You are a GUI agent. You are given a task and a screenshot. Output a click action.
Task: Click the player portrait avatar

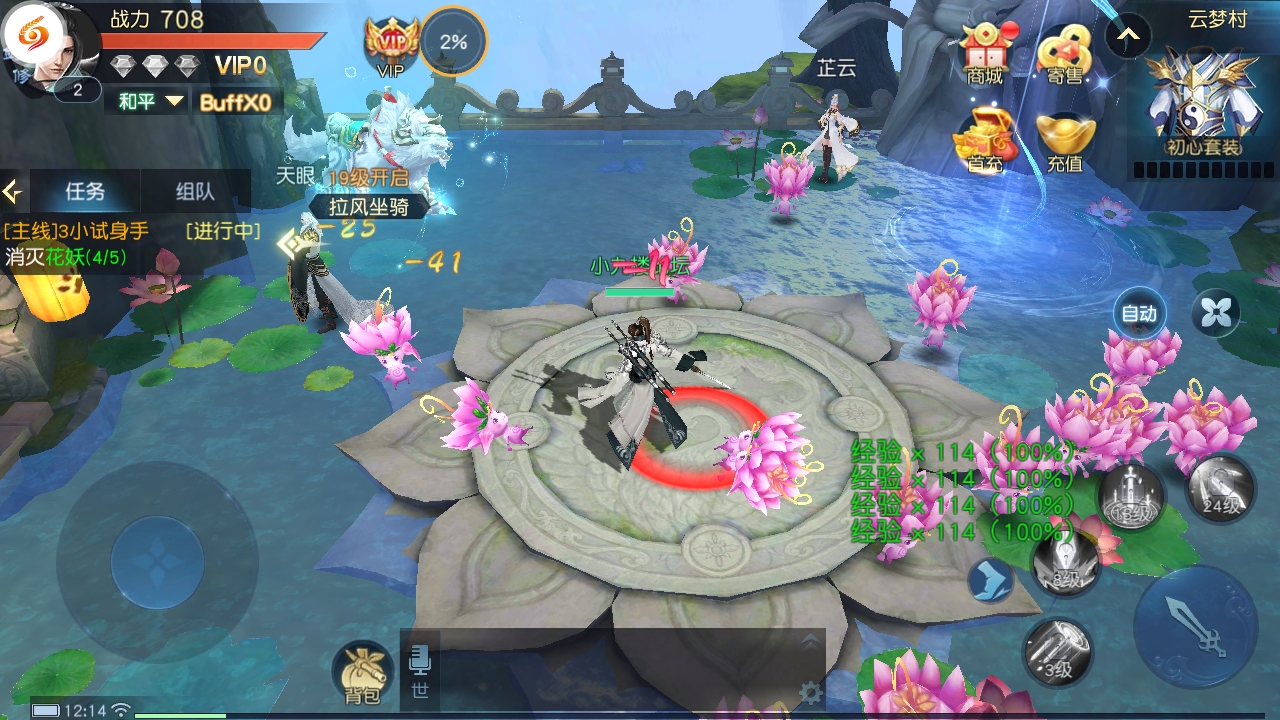click(52, 48)
